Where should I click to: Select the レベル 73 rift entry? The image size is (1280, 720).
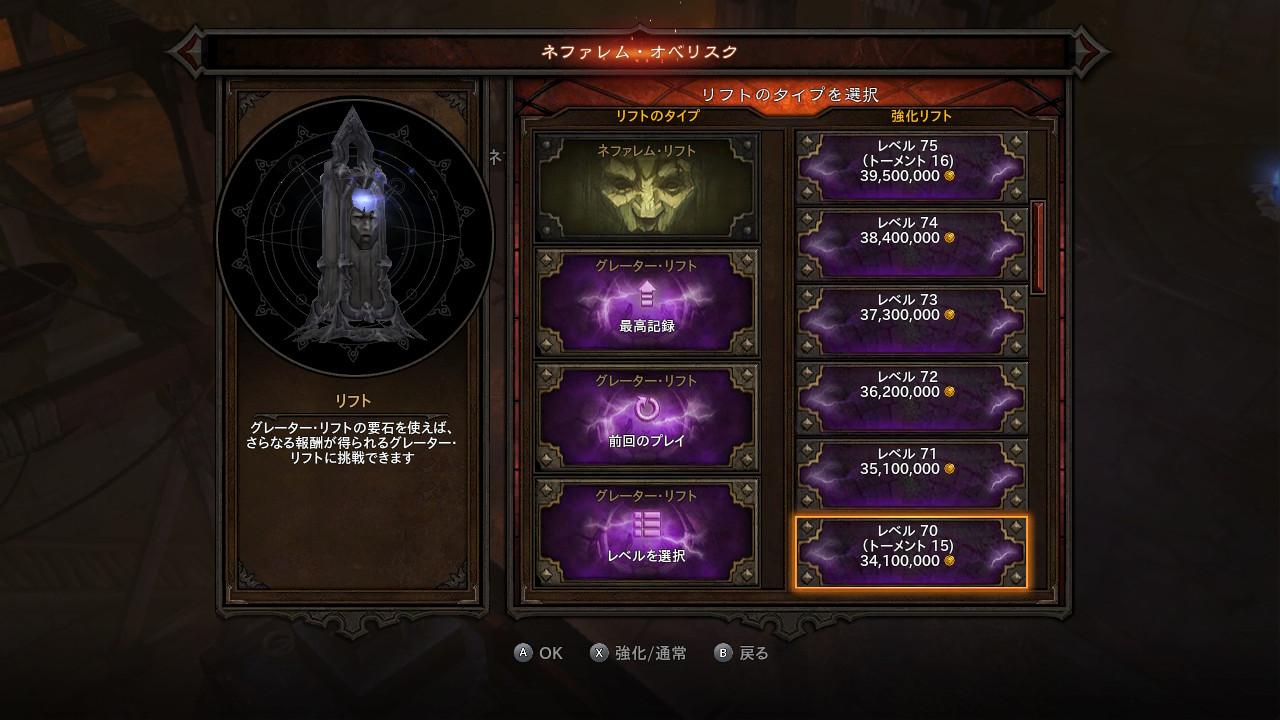911,321
